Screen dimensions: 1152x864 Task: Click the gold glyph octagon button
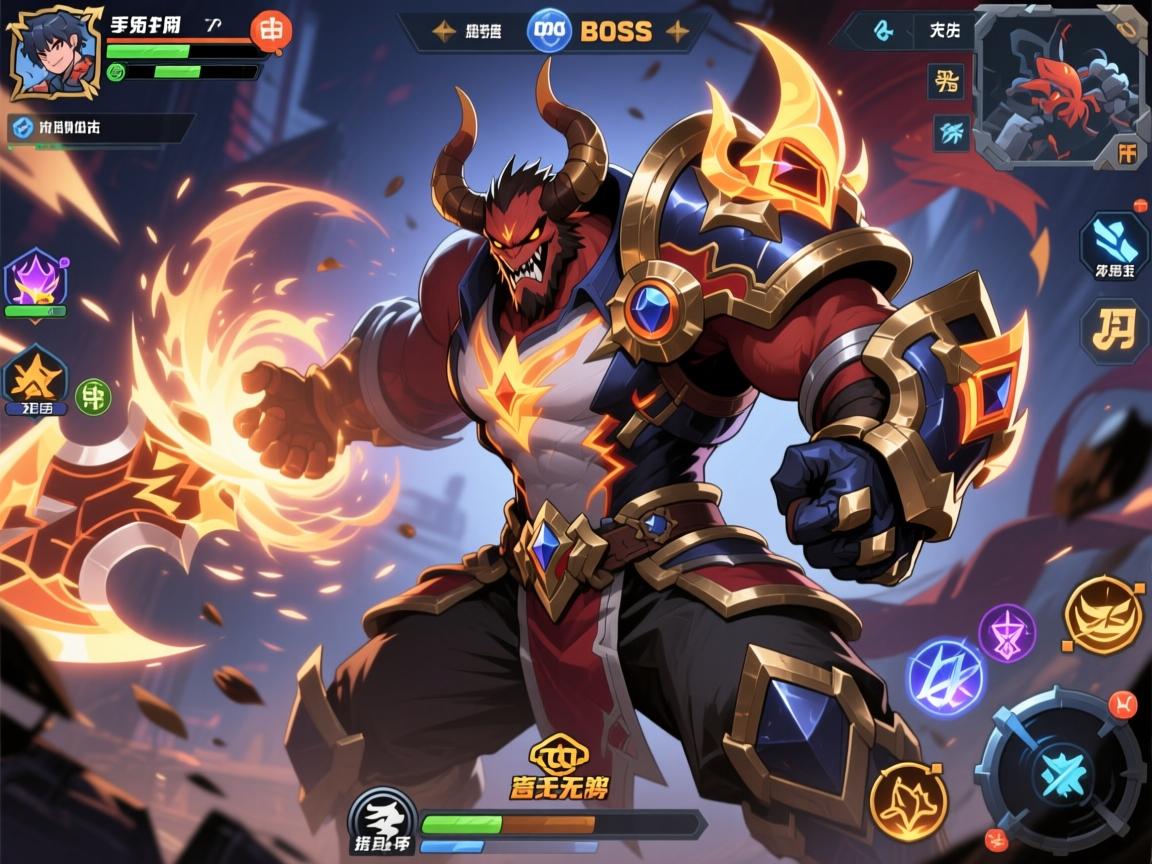[1113, 331]
